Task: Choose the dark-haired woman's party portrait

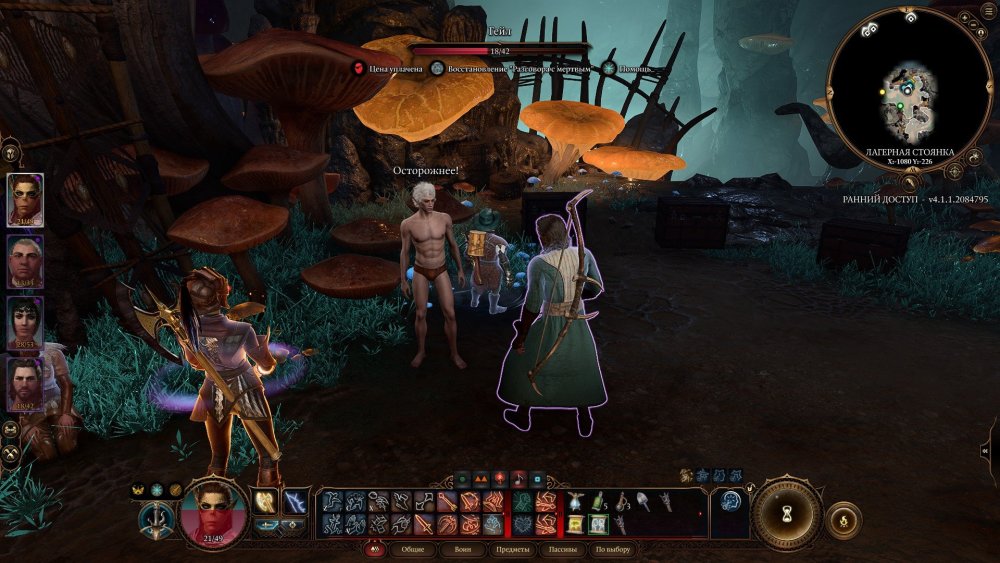Action: click(x=25, y=323)
